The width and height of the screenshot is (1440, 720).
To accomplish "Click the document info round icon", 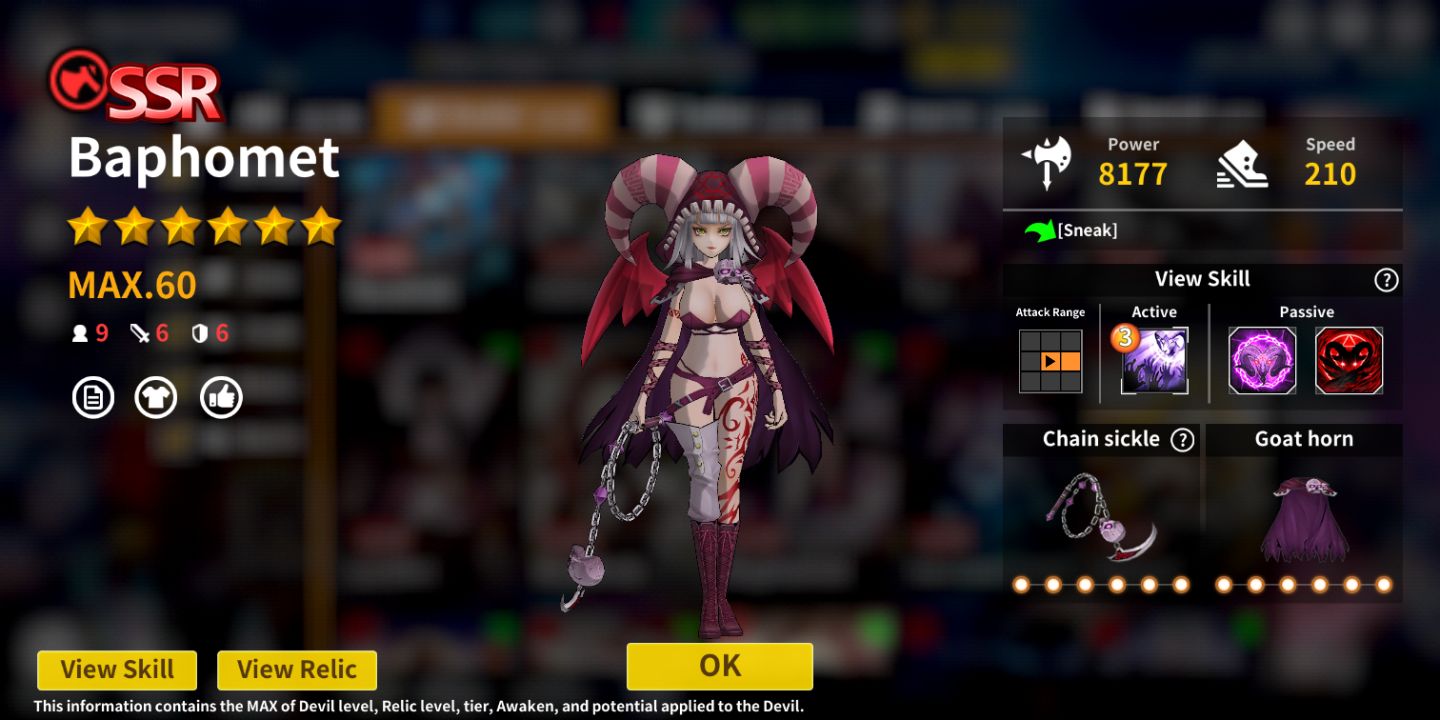I will [x=93, y=398].
